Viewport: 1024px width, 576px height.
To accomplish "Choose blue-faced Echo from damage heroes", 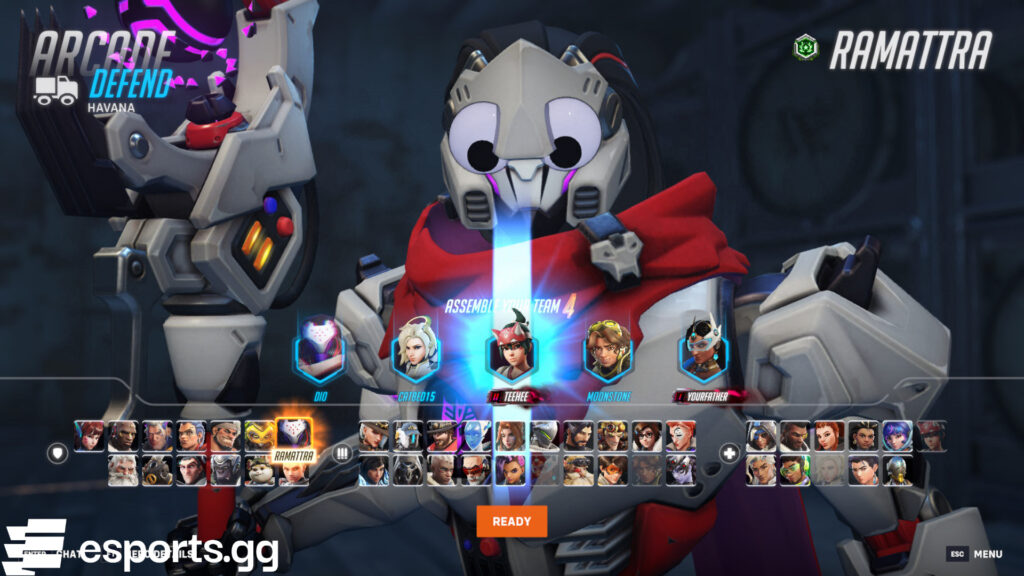I will [476, 435].
